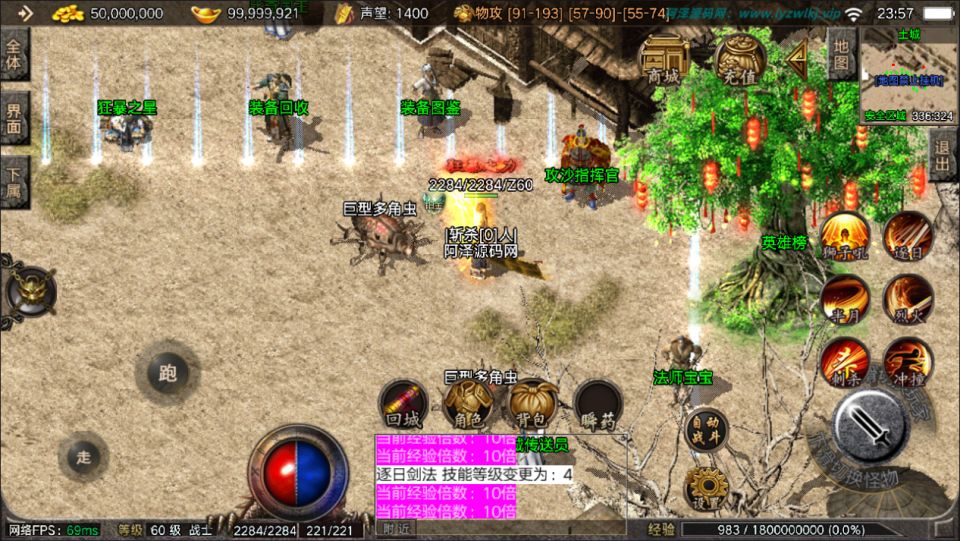
Task: Open the 地图 map button
Action: [841, 54]
